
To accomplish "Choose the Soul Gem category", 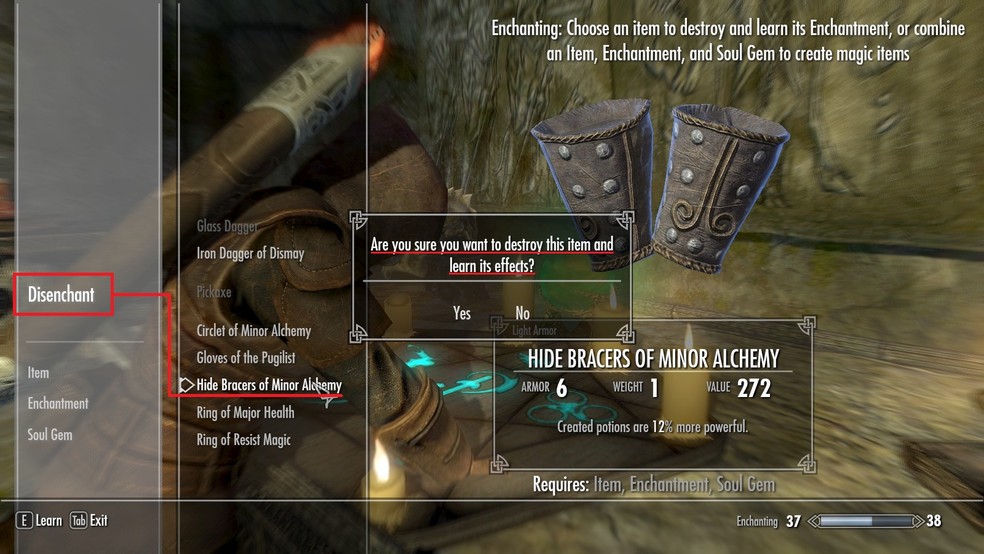I will point(50,435).
